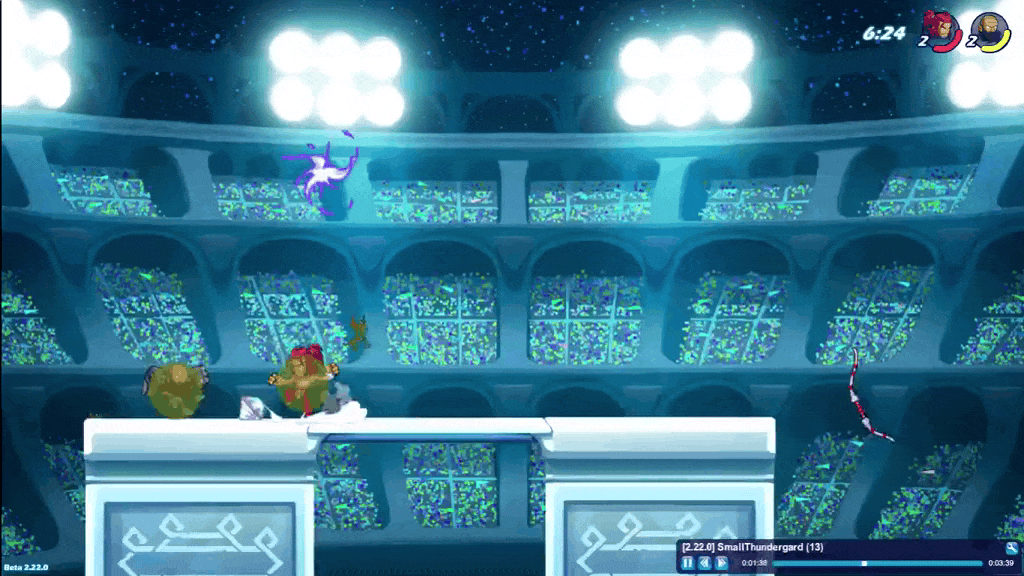Open replay settings with the wrench icon
Viewport: 1024px width, 576px height.
click(x=1011, y=547)
